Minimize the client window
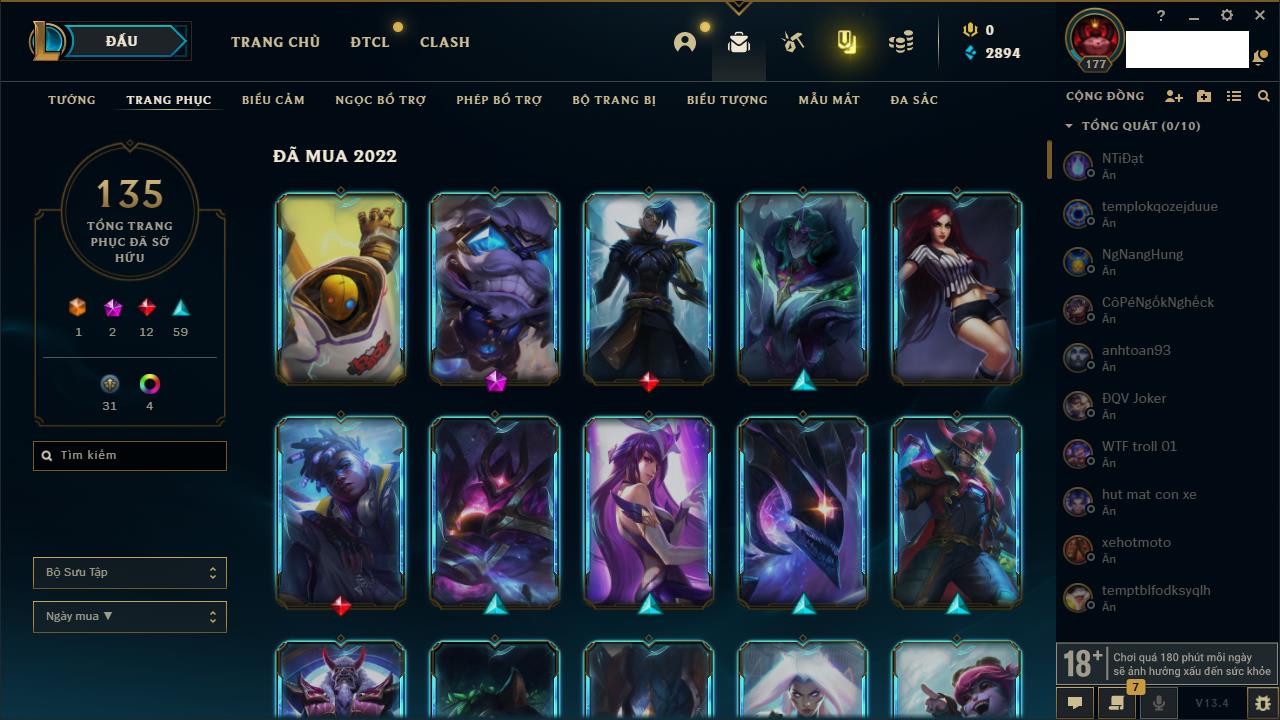This screenshot has width=1280, height=720. click(x=1193, y=16)
